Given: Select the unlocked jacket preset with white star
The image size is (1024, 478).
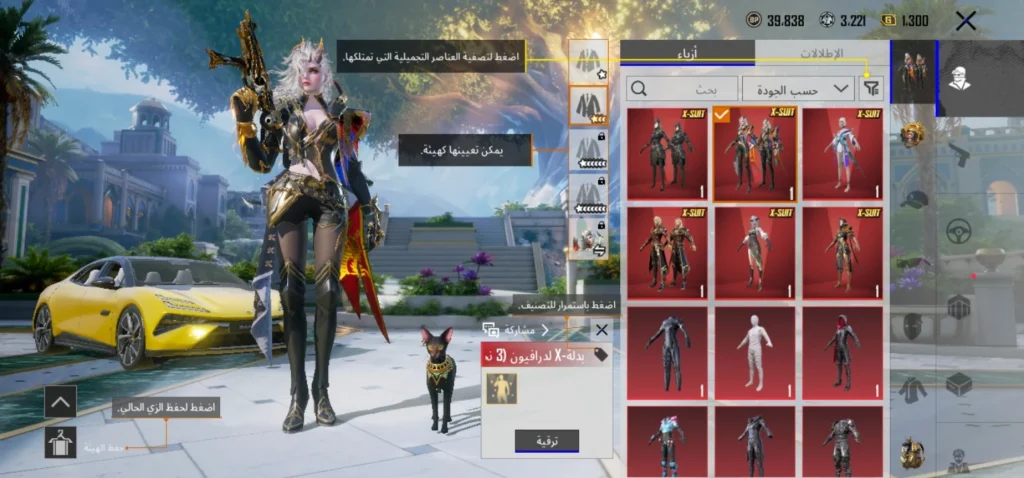Looking at the screenshot, I should [587, 59].
